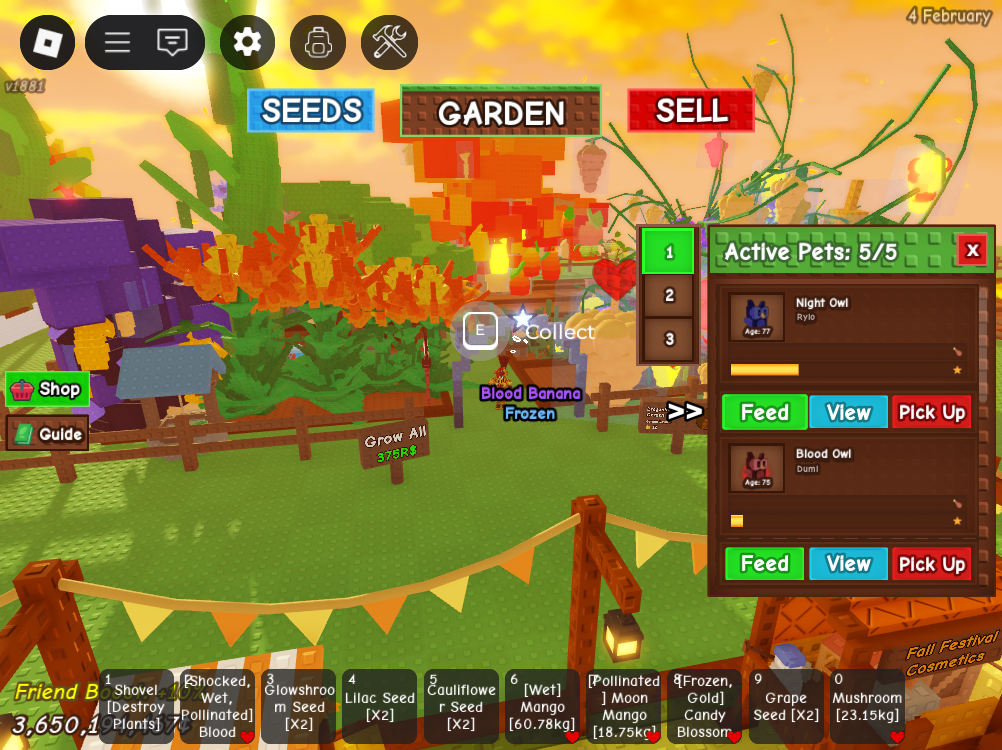Viewport: 1002px width, 750px height.
Task: Go to the GARDEN button
Action: pyautogui.click(x=501, y=112)
